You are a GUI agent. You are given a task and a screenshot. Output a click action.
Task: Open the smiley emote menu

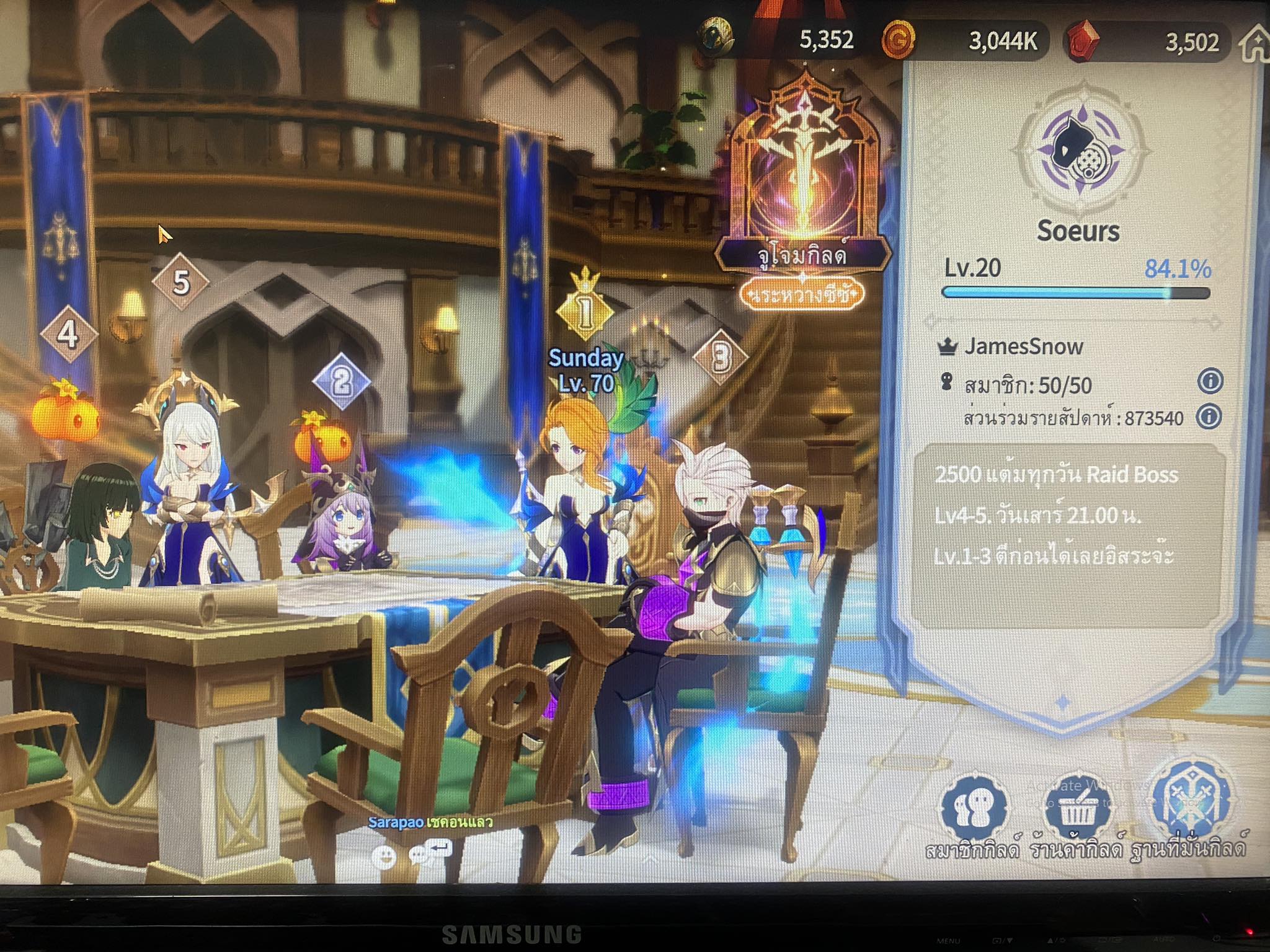click(384, 857)
